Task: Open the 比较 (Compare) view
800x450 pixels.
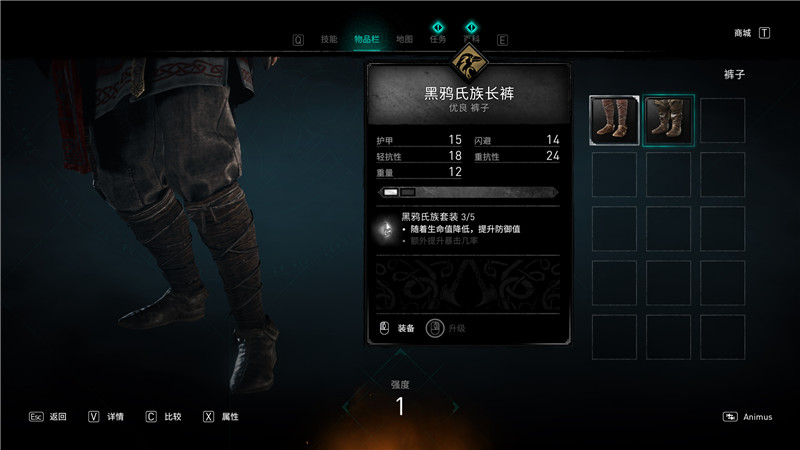Action: [x=163, y=416]
